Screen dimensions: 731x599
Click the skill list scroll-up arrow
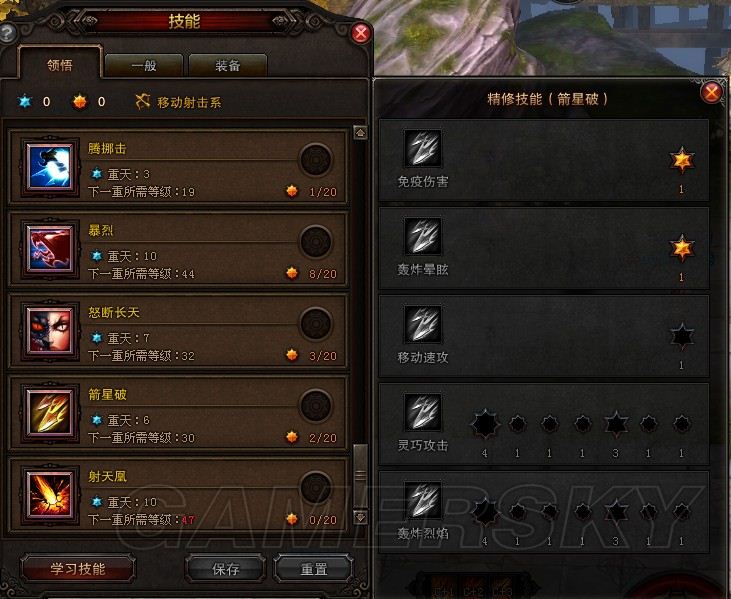coord(360,133)
